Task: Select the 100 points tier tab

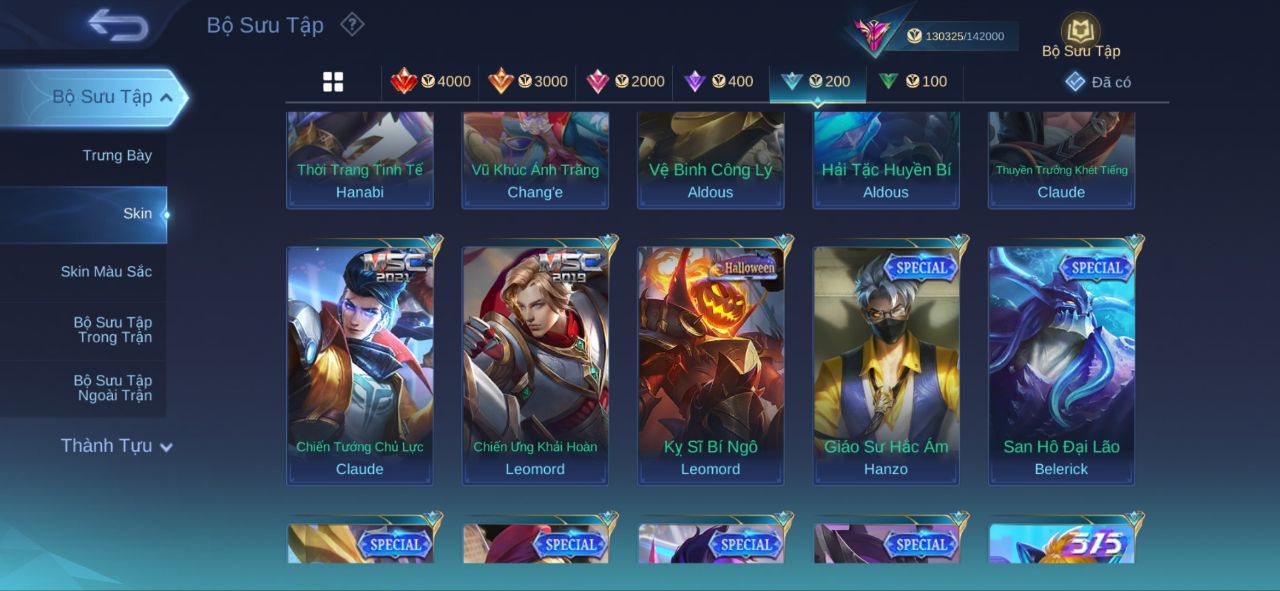Action: tap(912, 82)
